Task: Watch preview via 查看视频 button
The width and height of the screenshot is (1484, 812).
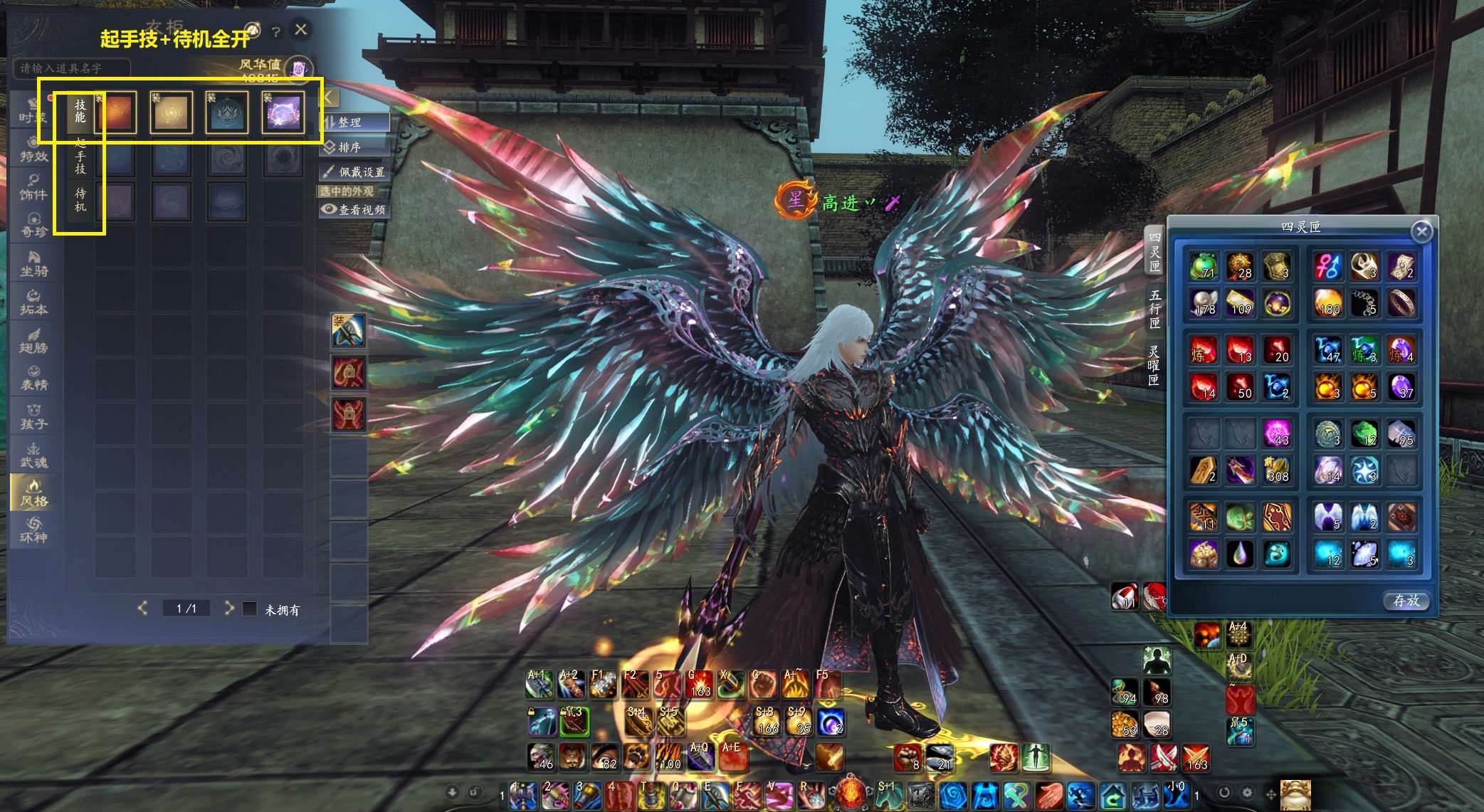Action: (354, 209)
